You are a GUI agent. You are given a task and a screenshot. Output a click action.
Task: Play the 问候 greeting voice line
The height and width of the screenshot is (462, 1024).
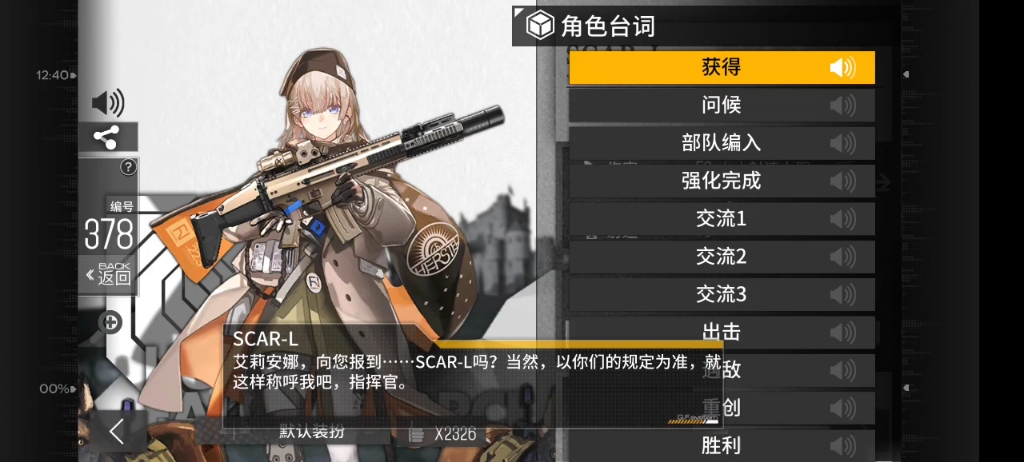tap(721, 105)
